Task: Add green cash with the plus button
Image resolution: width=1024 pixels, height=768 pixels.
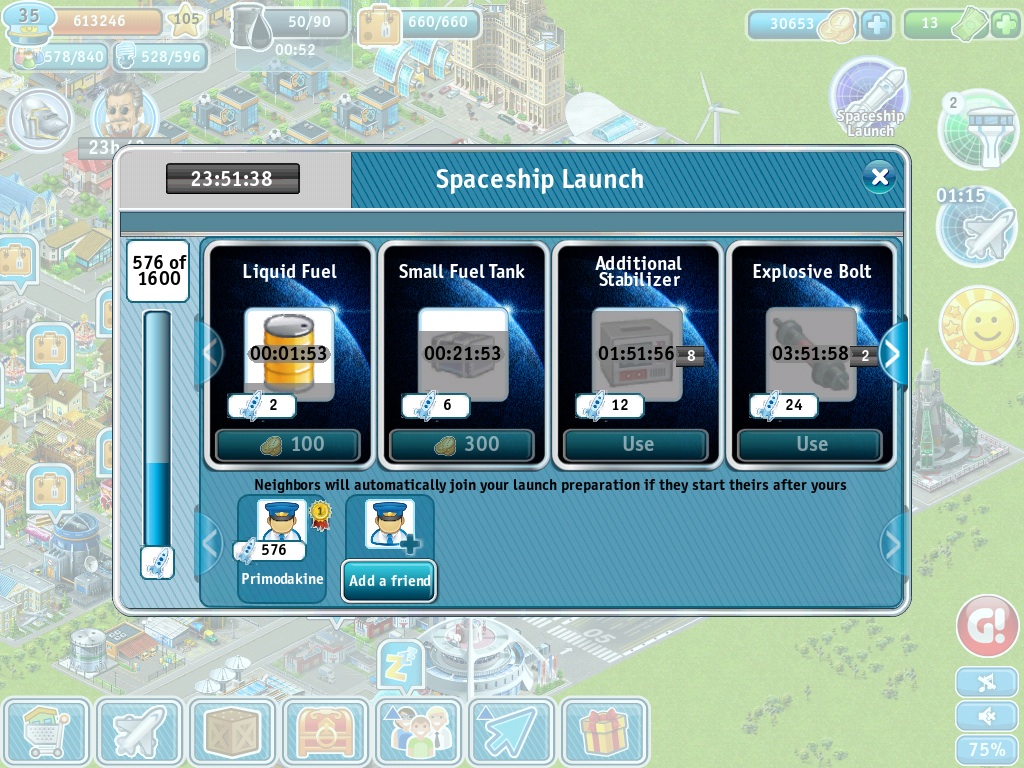Action: coord(1005,24)
